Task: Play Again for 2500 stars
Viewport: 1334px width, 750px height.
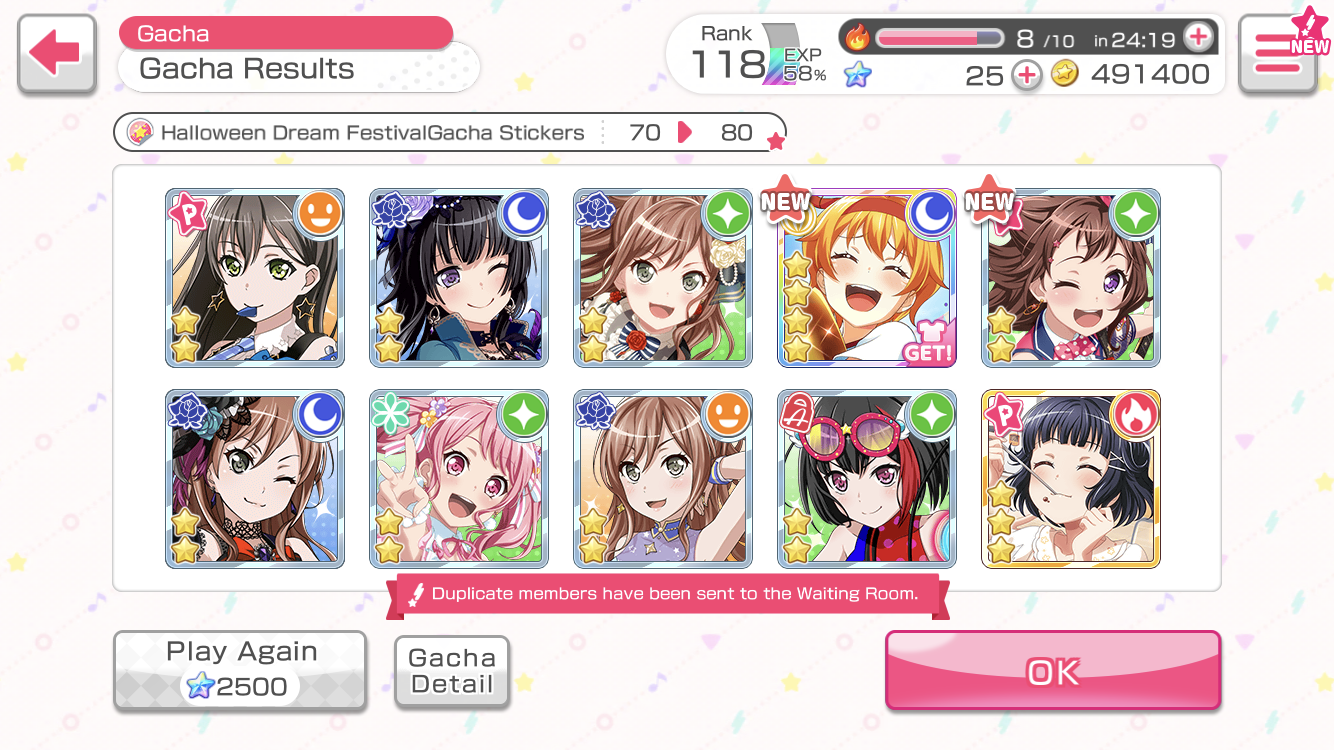Action: coord(240,671)
